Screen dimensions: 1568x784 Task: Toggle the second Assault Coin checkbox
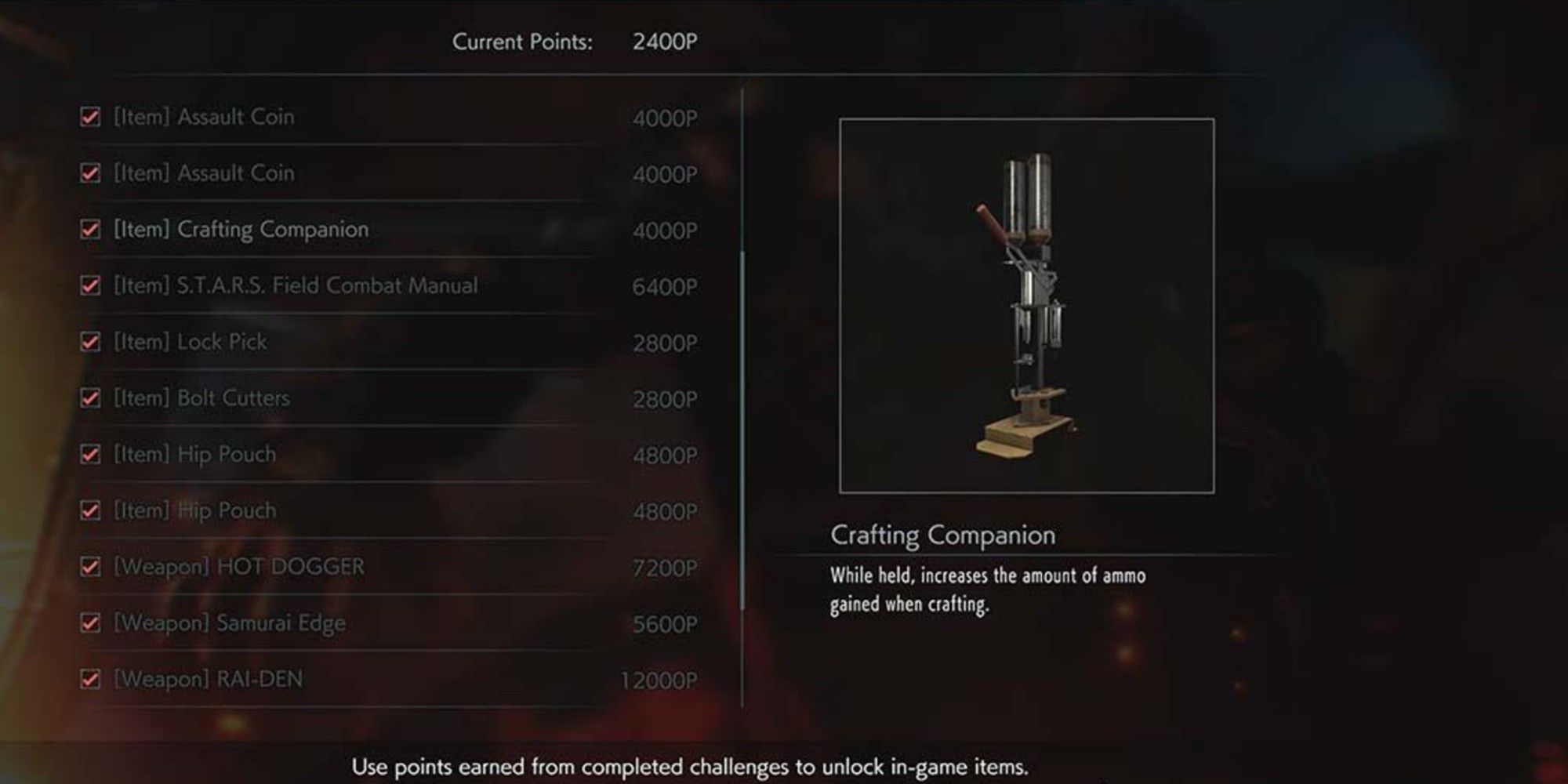tap(92, 173)
